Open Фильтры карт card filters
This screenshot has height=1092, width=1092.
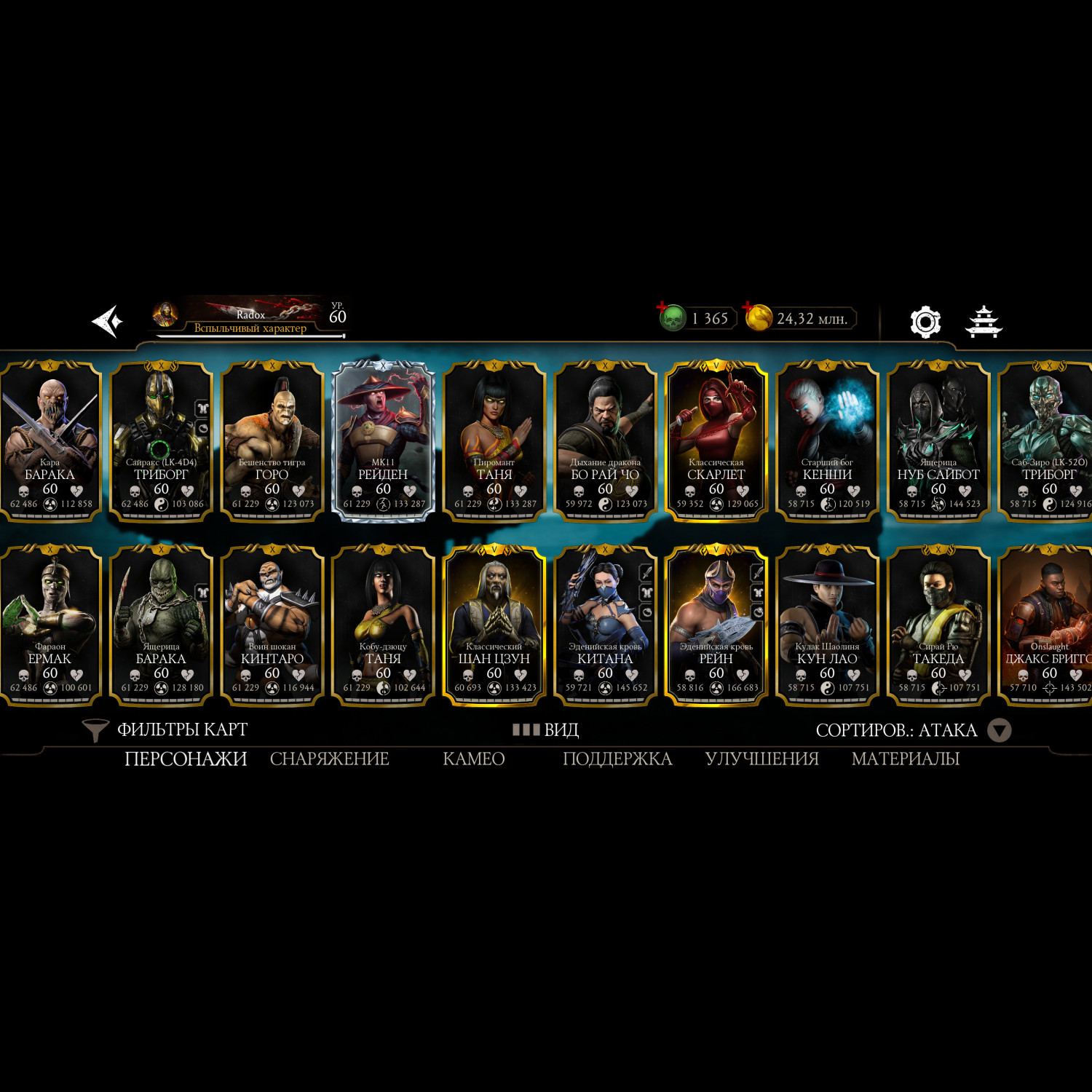click(166, 729)
